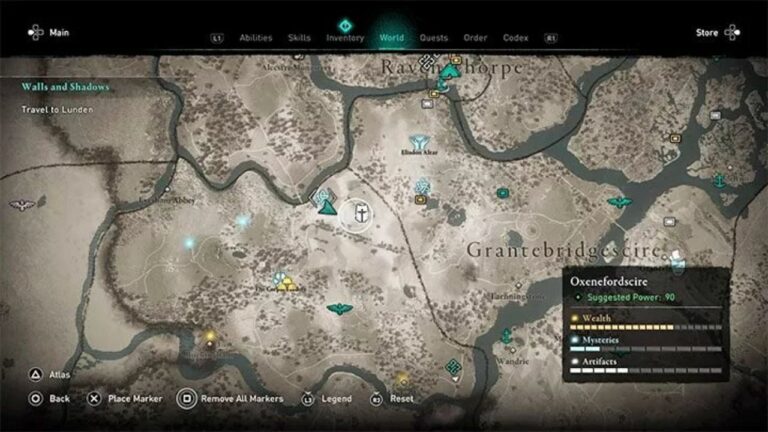Switch to the Skills tab
Screen dimensions: 768x432
coord(299,38)
